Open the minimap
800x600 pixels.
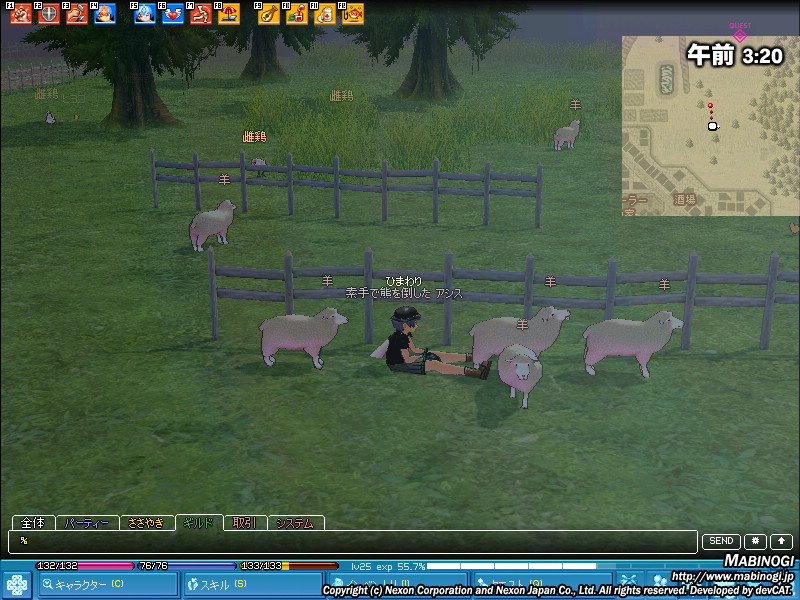tap(710, 125)
